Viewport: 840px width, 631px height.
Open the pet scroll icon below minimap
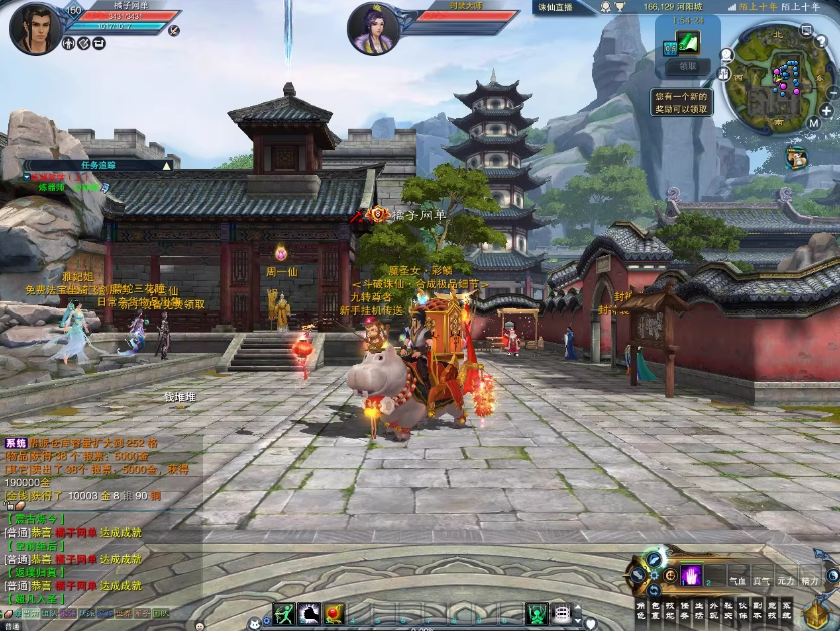(x=796, y=157)
